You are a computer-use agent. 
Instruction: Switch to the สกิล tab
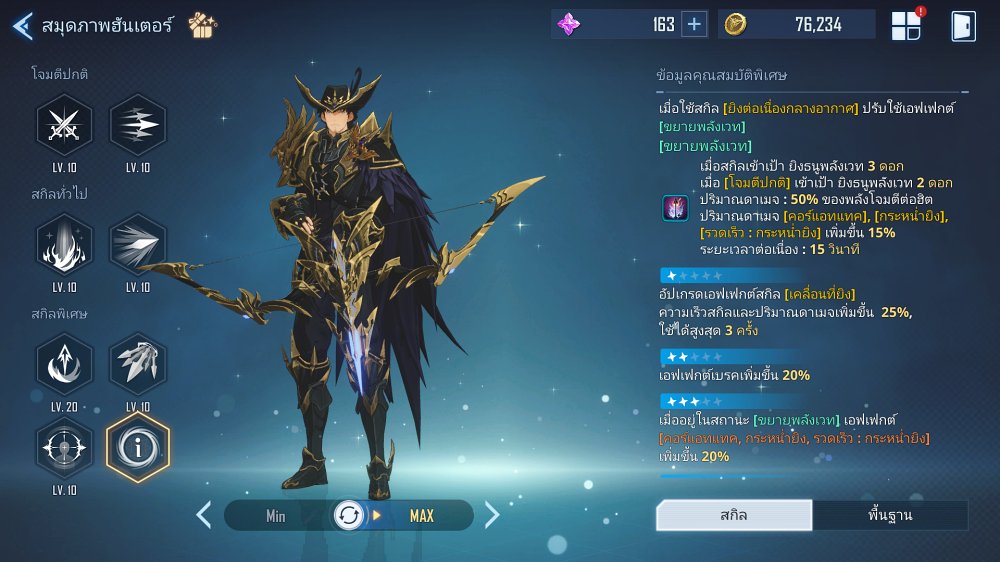click(734, 516)
